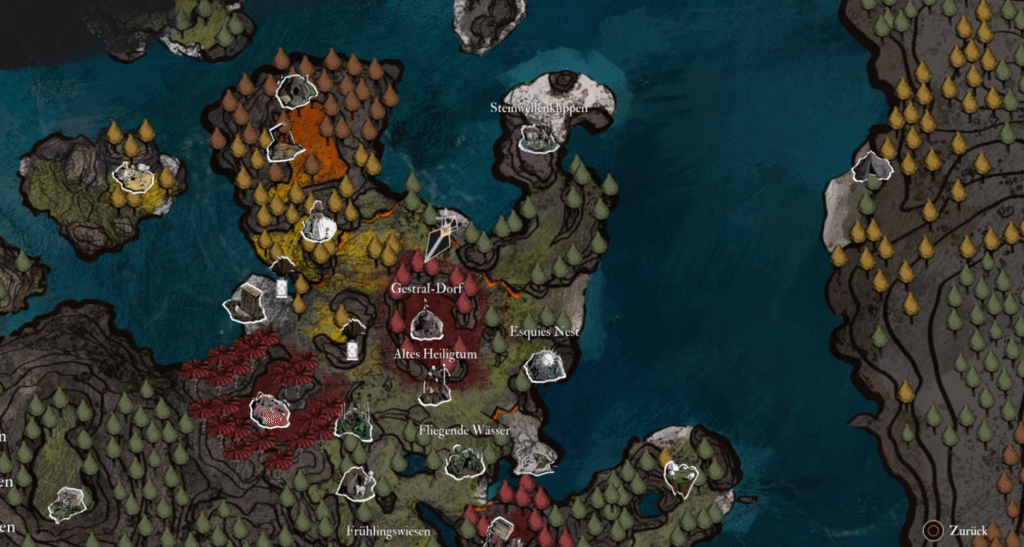This screenshot has height=547, width=1024.
Task: Click the Steinwellenklippen location marker
Action: coord(539,138)
